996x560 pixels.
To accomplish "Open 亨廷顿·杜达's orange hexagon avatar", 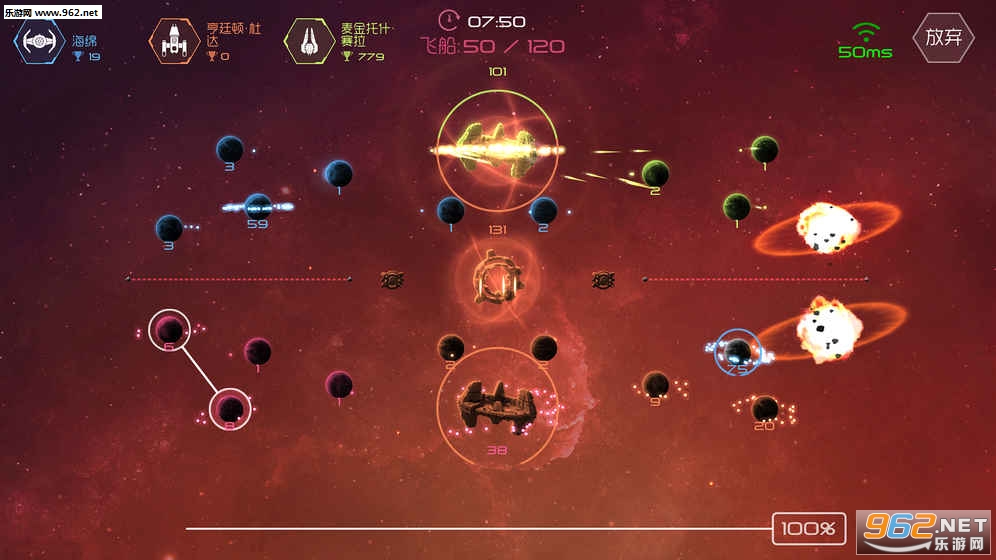I will (173, 41).
